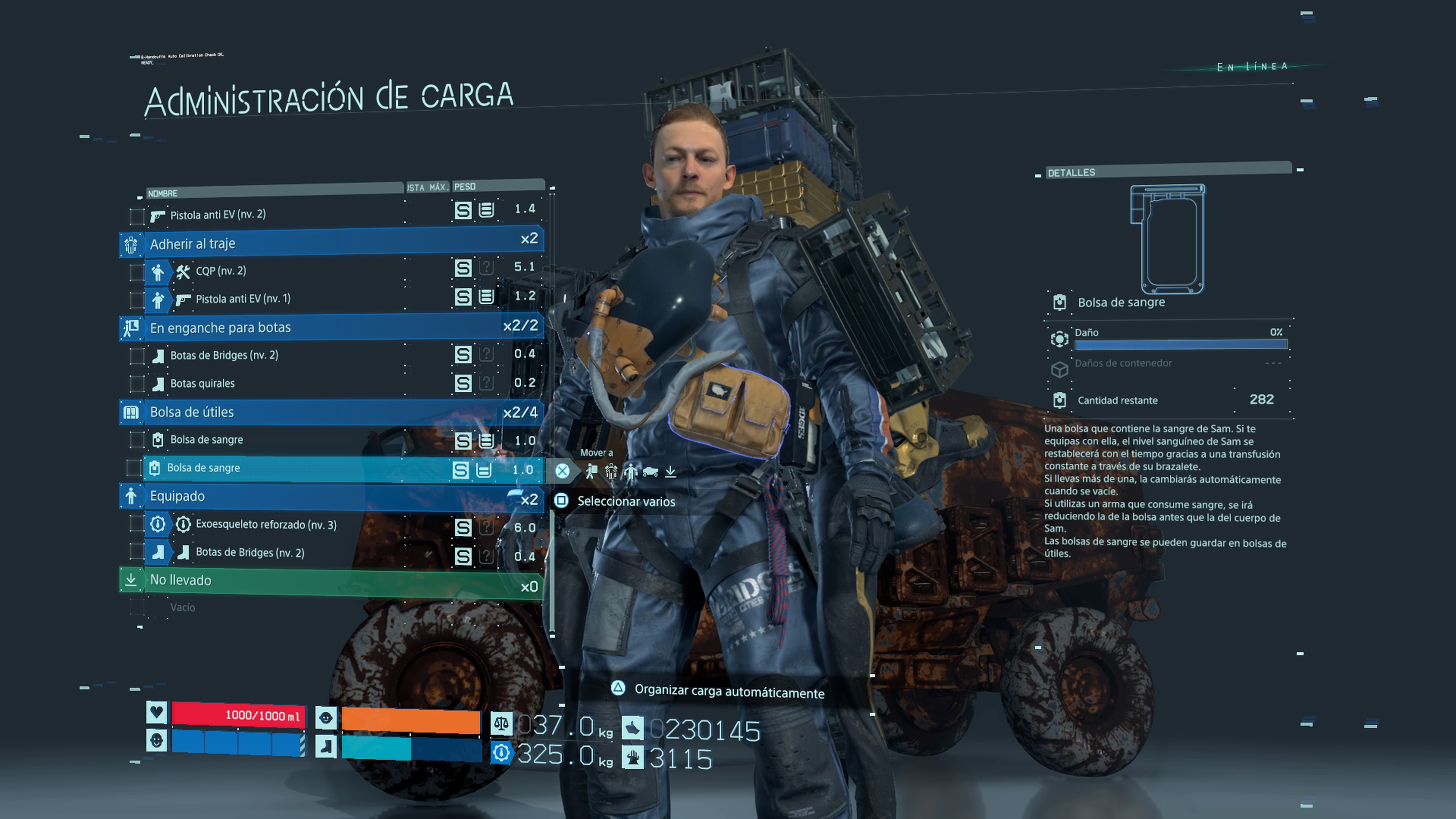This screenshot has width=1456, height=819.
Task: Select the Pistola anti EV (nv. 2) row
Action: [218, 215]
